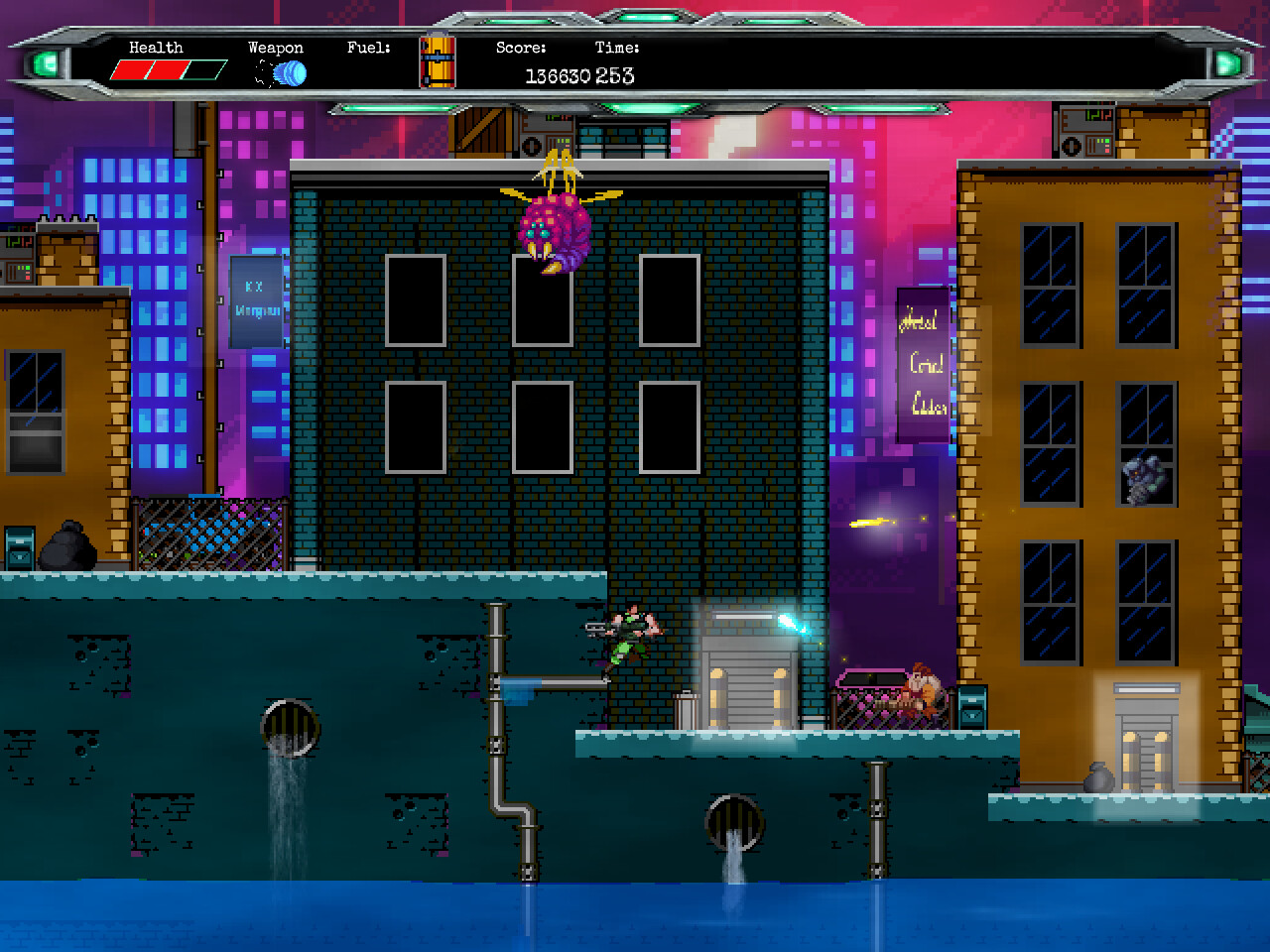Click the orange fuel barrel icon
The height and width of the screenshot is (952, 1270).
pyautogui.click(x=437, y=61)
